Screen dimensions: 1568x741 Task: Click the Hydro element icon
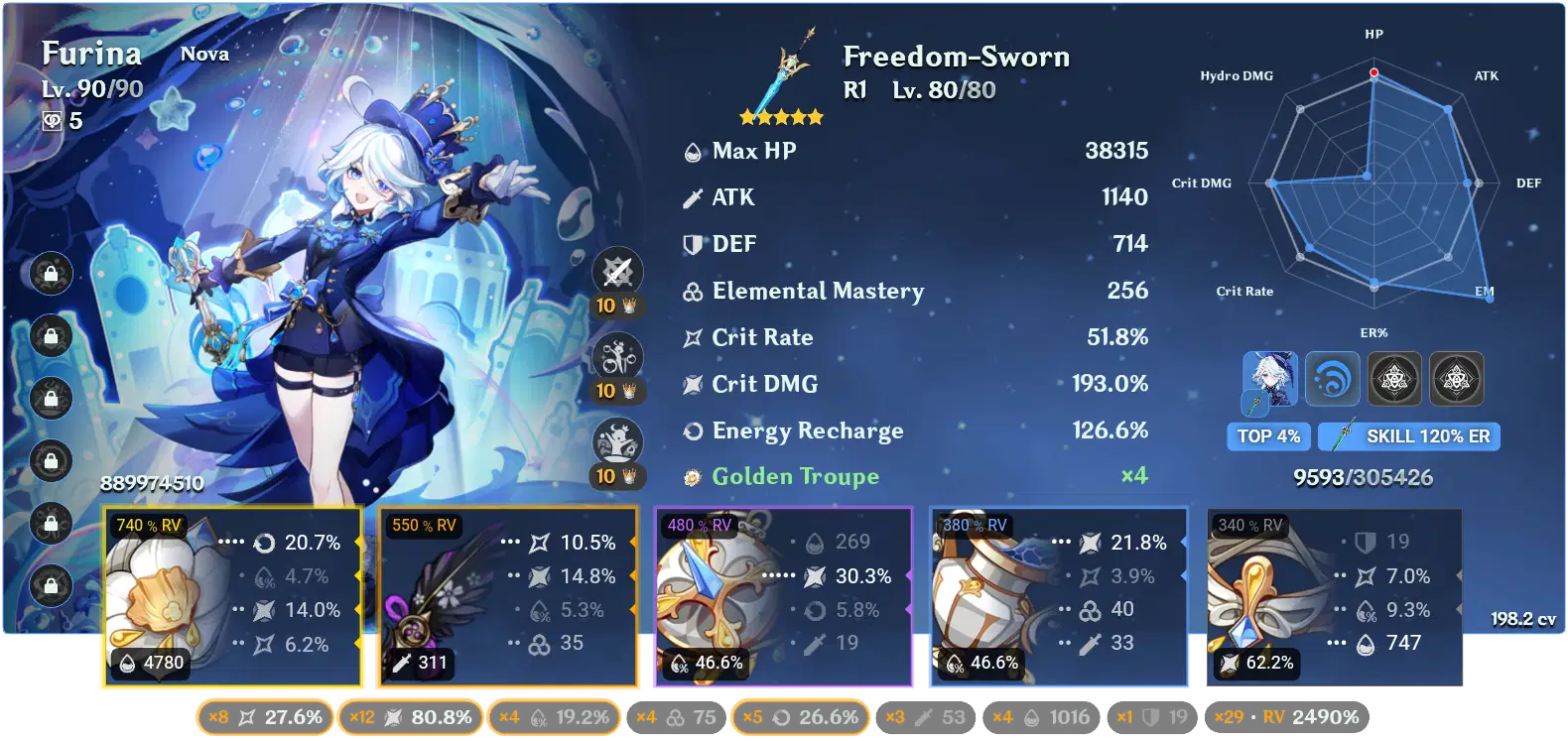(1333, 379)
